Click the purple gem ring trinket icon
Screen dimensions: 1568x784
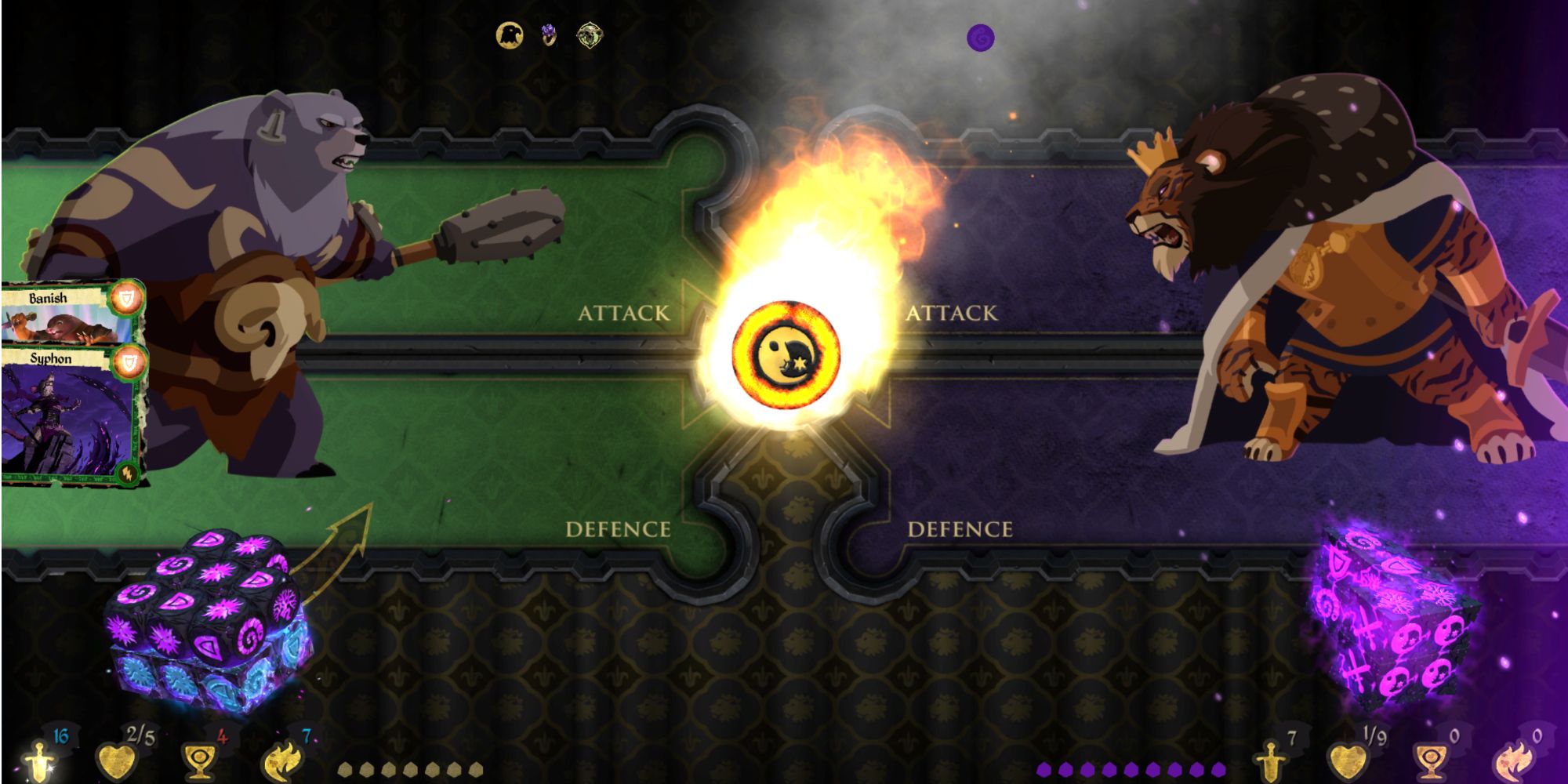(550, 33)
